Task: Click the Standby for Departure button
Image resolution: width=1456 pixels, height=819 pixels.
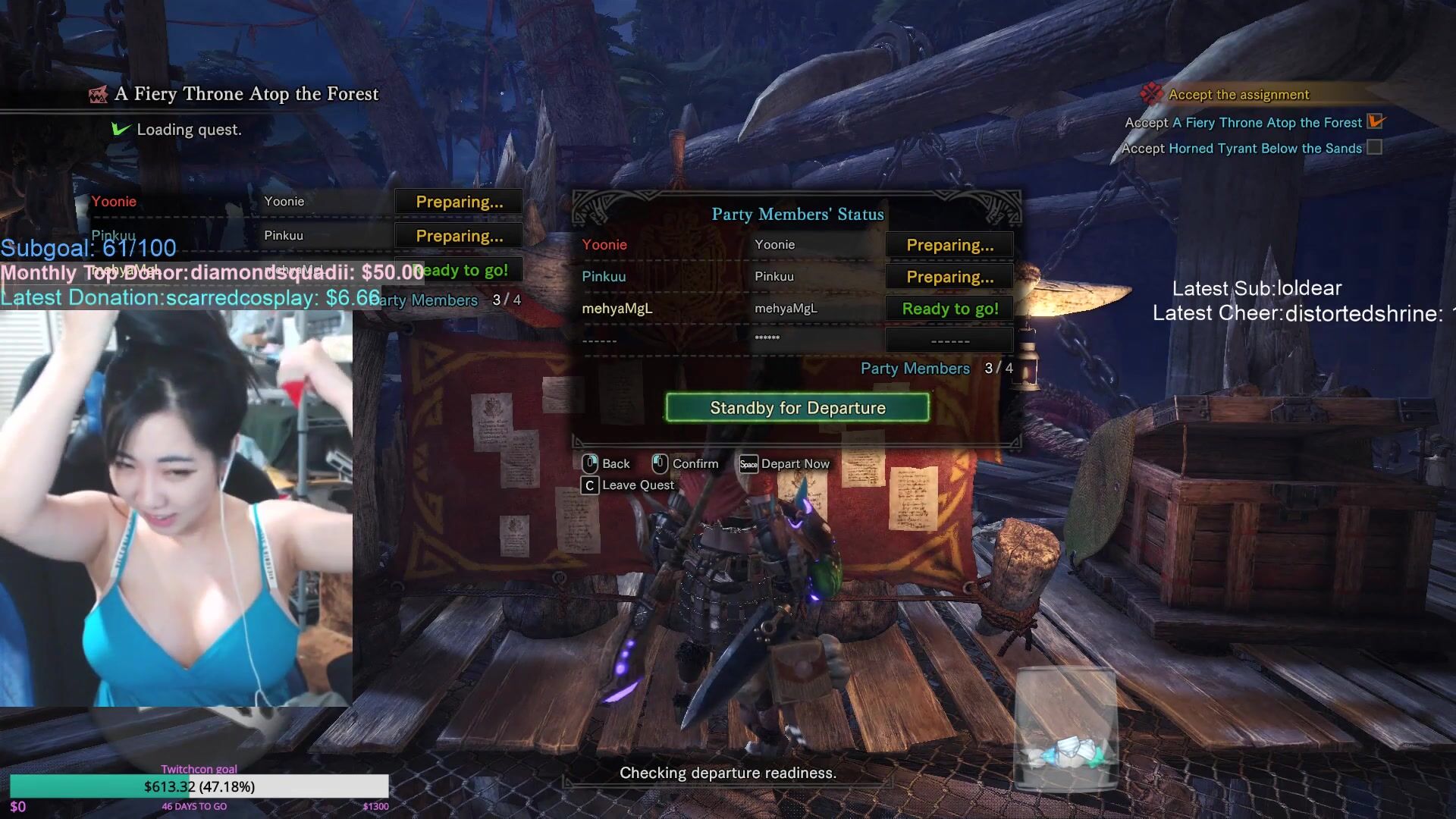Action: pyautogui.click(x=797, y=408)
